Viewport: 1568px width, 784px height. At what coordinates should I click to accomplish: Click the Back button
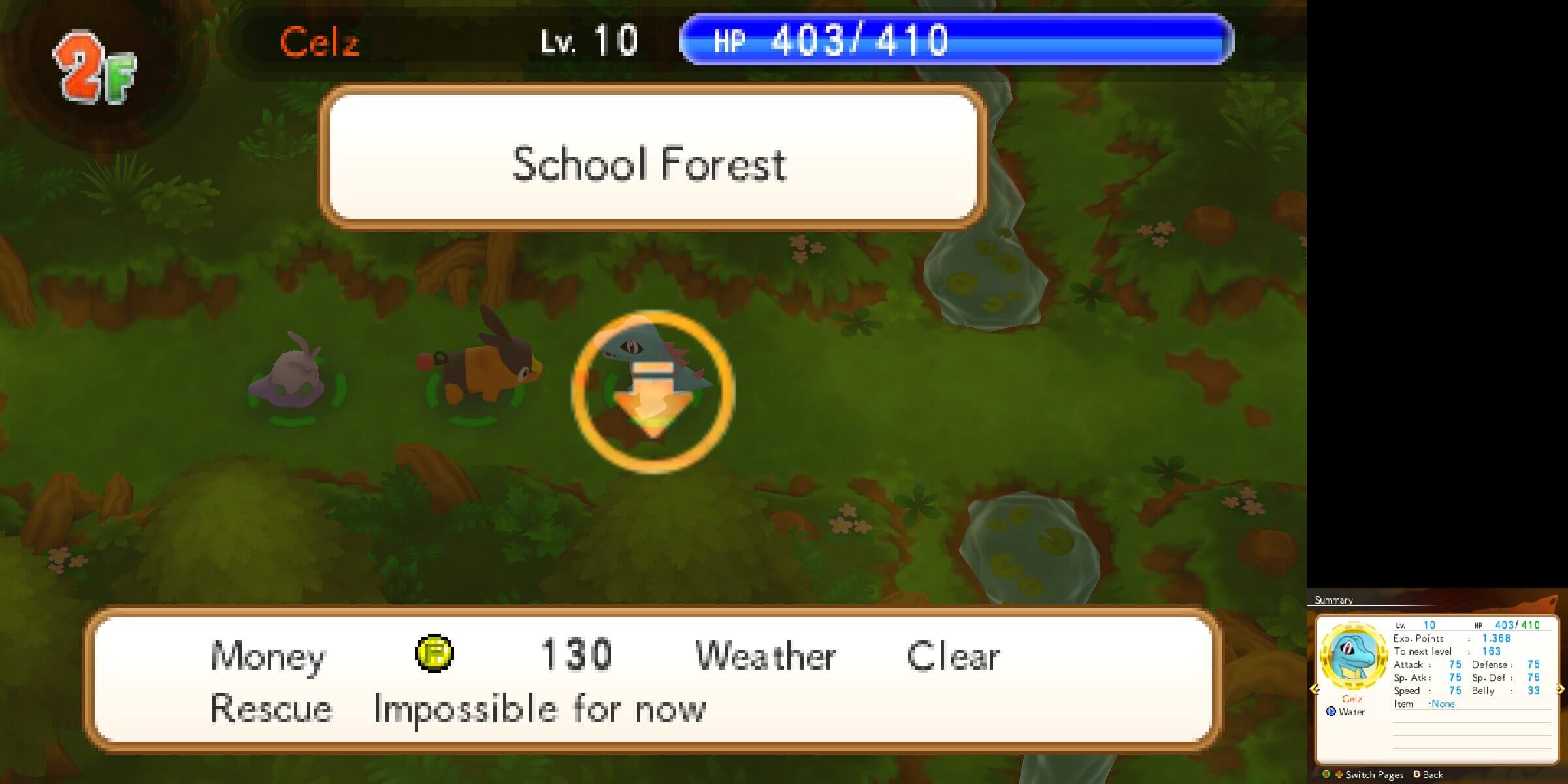tap(1433, 776)
